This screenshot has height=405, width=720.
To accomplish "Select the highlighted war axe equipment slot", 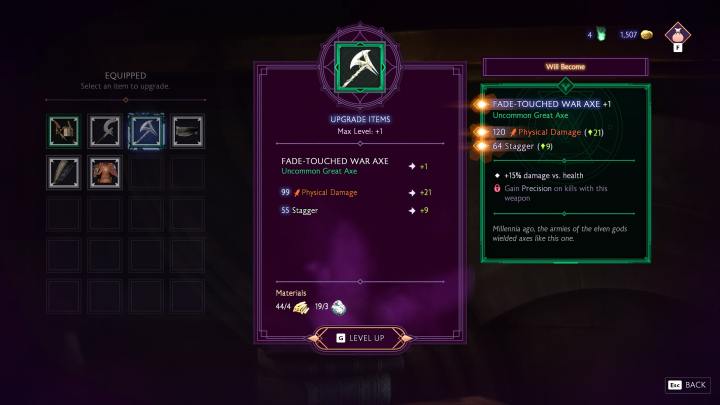I will pyautogui.click(x=146, y=131).
